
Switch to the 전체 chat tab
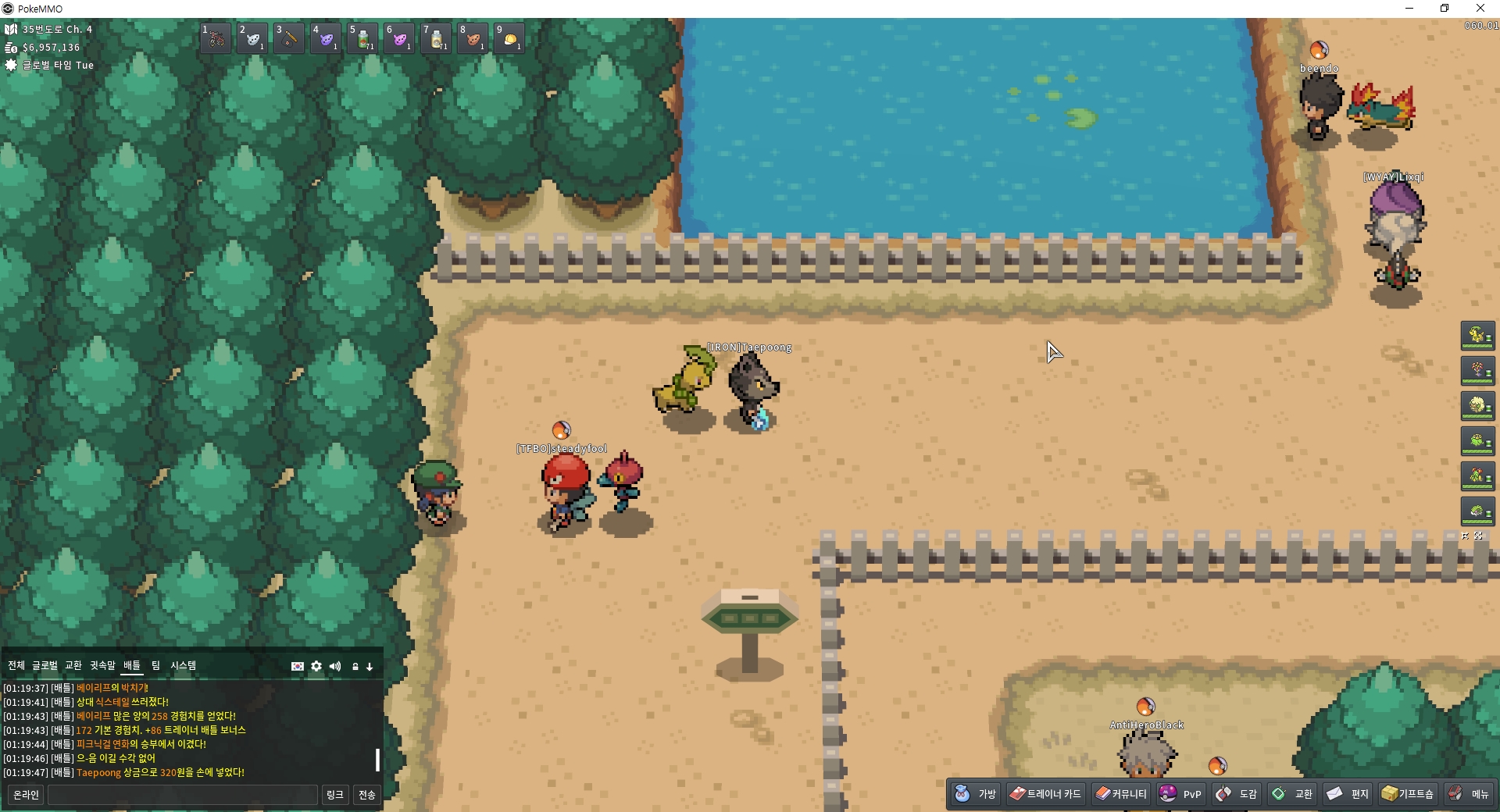click(16, 665)
